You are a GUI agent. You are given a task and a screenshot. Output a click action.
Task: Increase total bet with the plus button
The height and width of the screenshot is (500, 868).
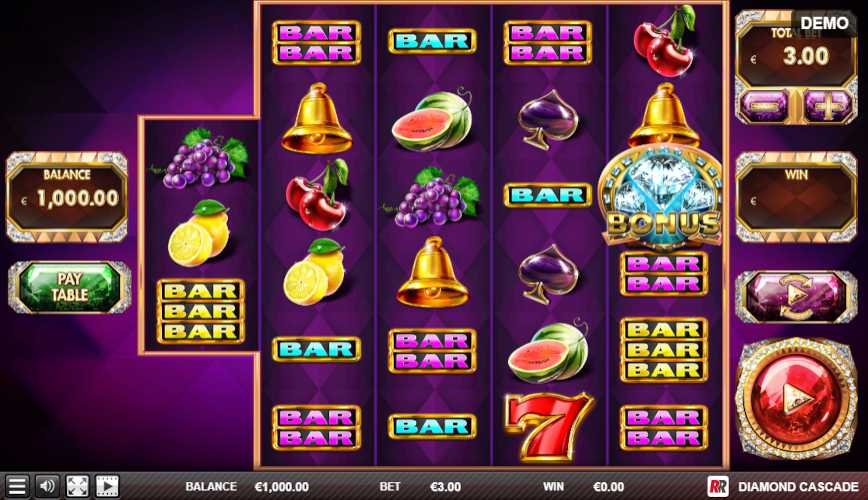pyautogui.click(x=824, y=104)
